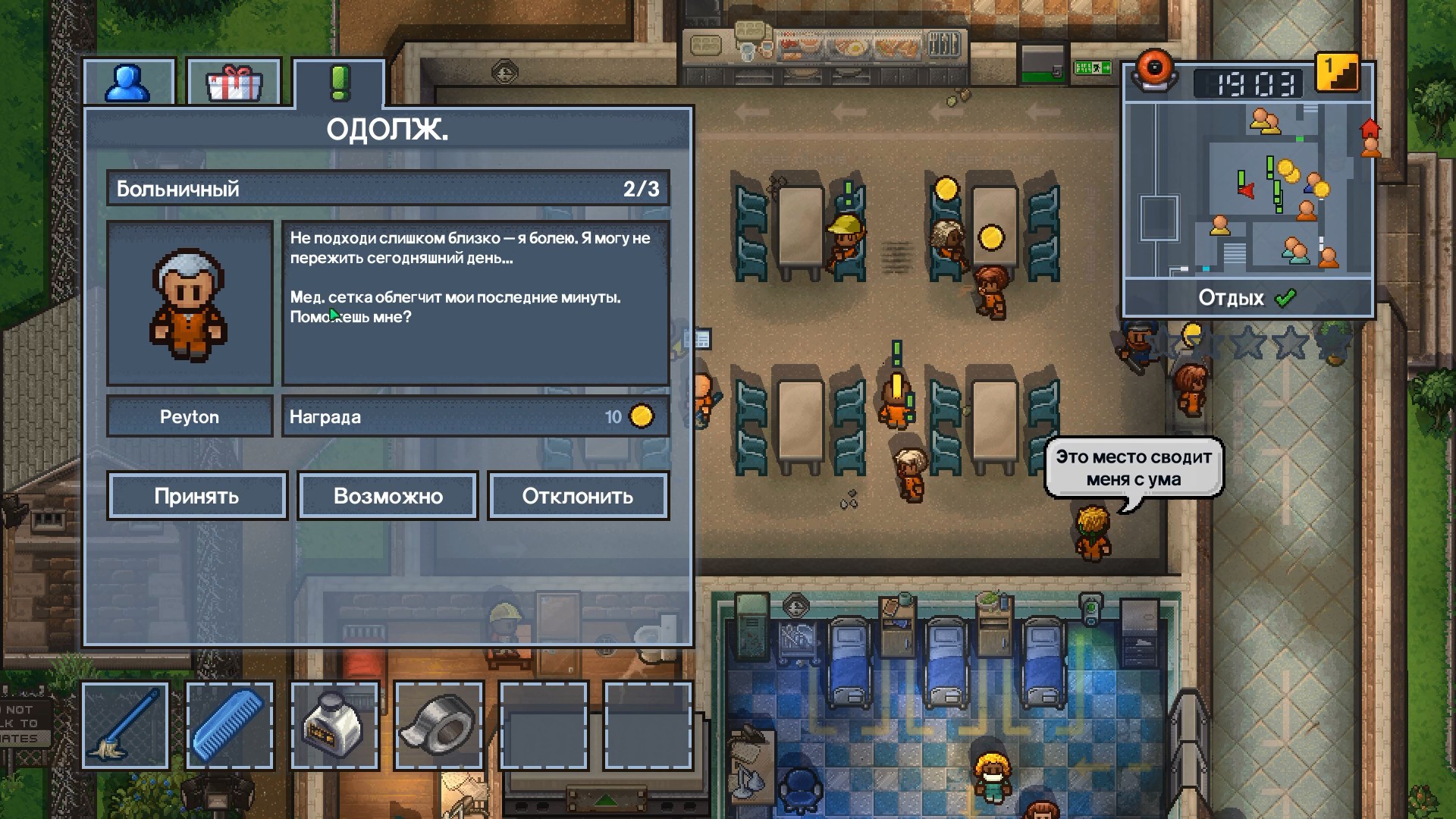Choose the duct tape slot
This screenshot has height=819, width=1456.
pyautogui.click(x=439, y=726)
